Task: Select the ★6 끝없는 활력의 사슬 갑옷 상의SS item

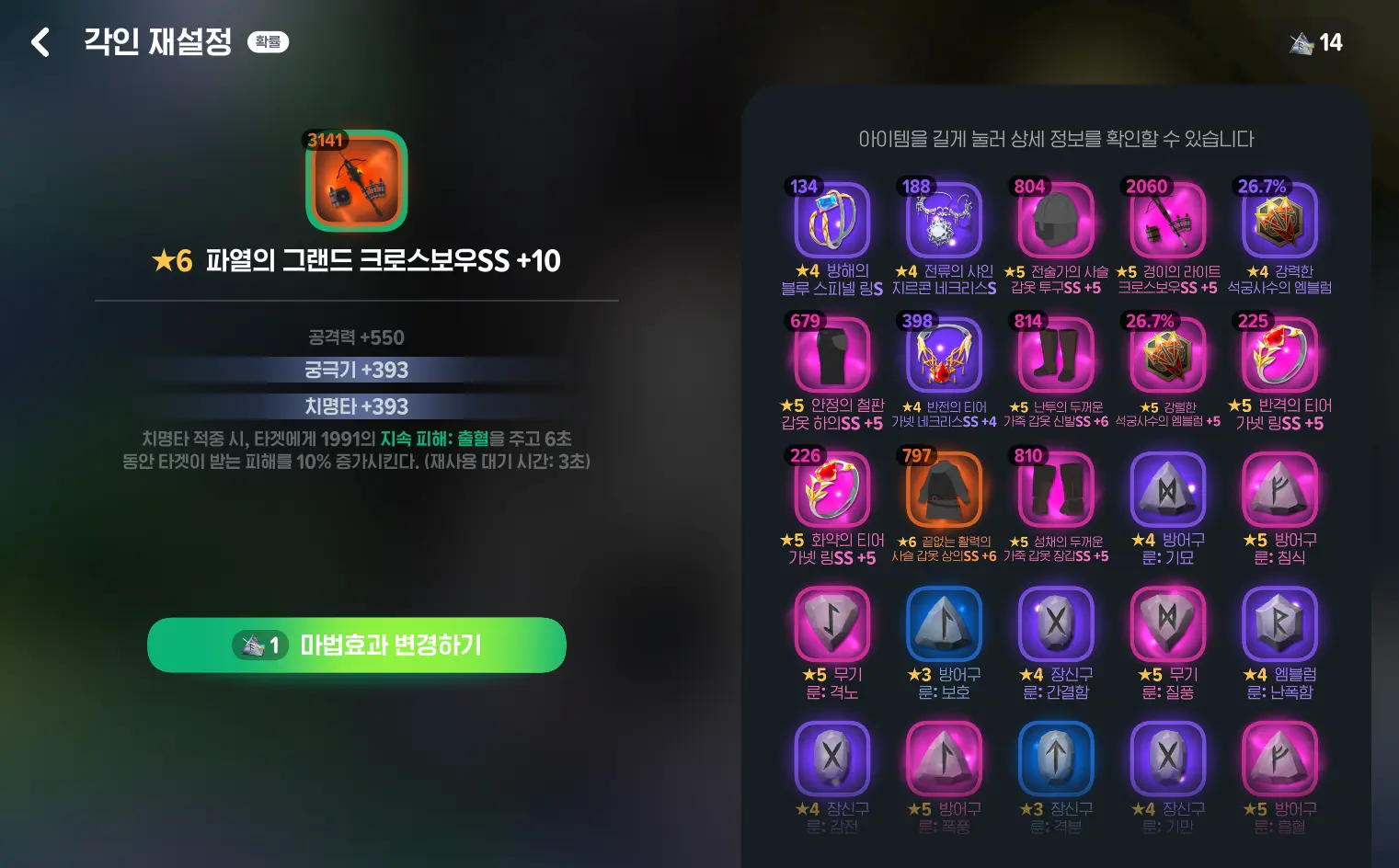Action: (x=944, y=490)
